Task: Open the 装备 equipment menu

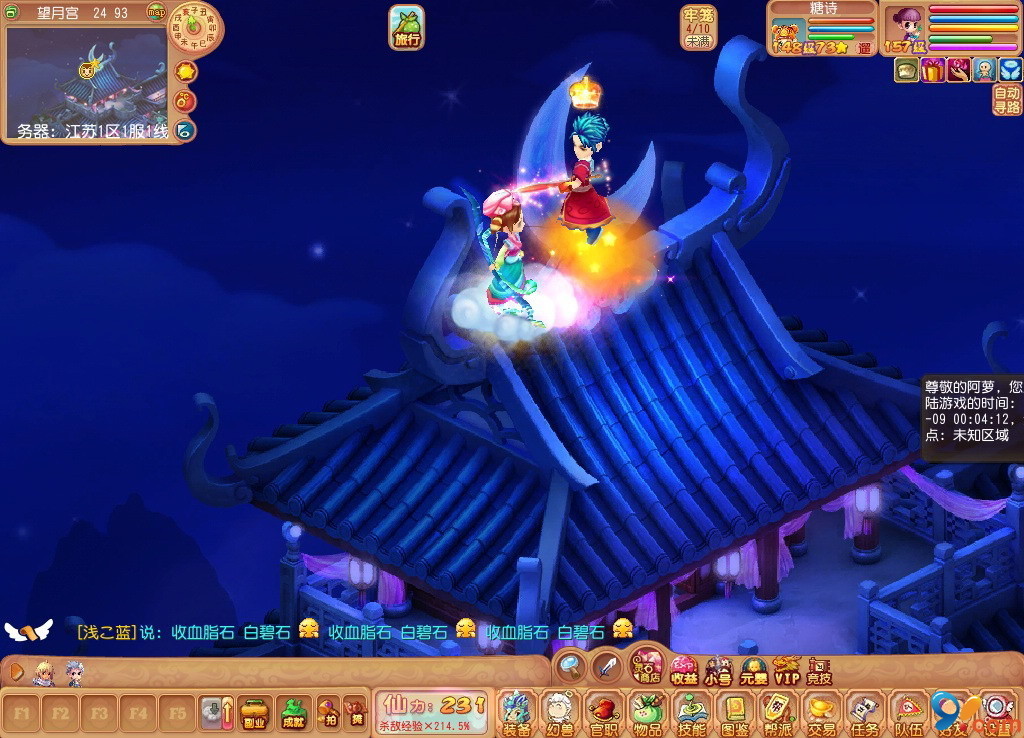Action: coord(516,712)
